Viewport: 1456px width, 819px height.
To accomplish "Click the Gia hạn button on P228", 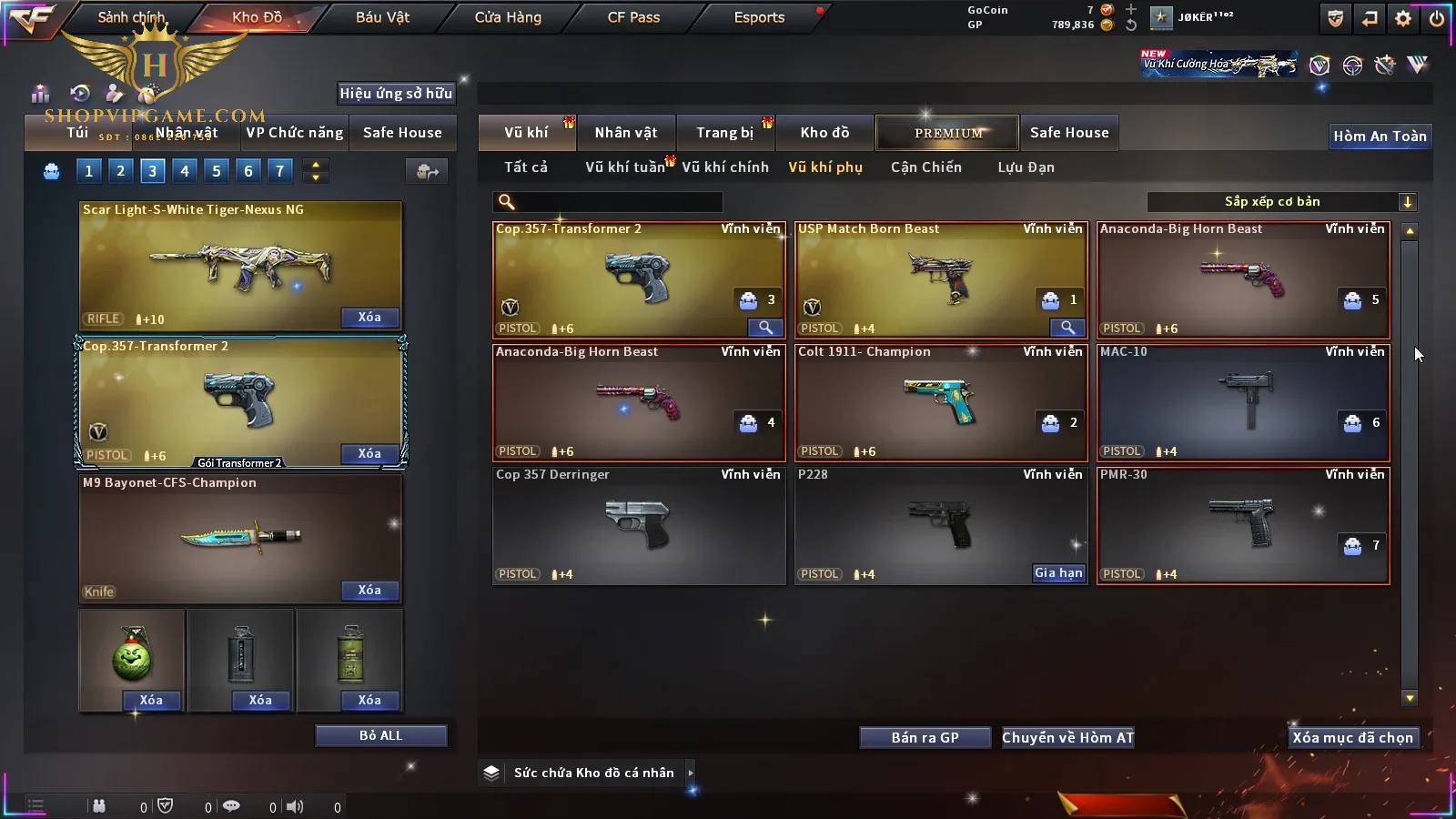I will coord(1058,573).
